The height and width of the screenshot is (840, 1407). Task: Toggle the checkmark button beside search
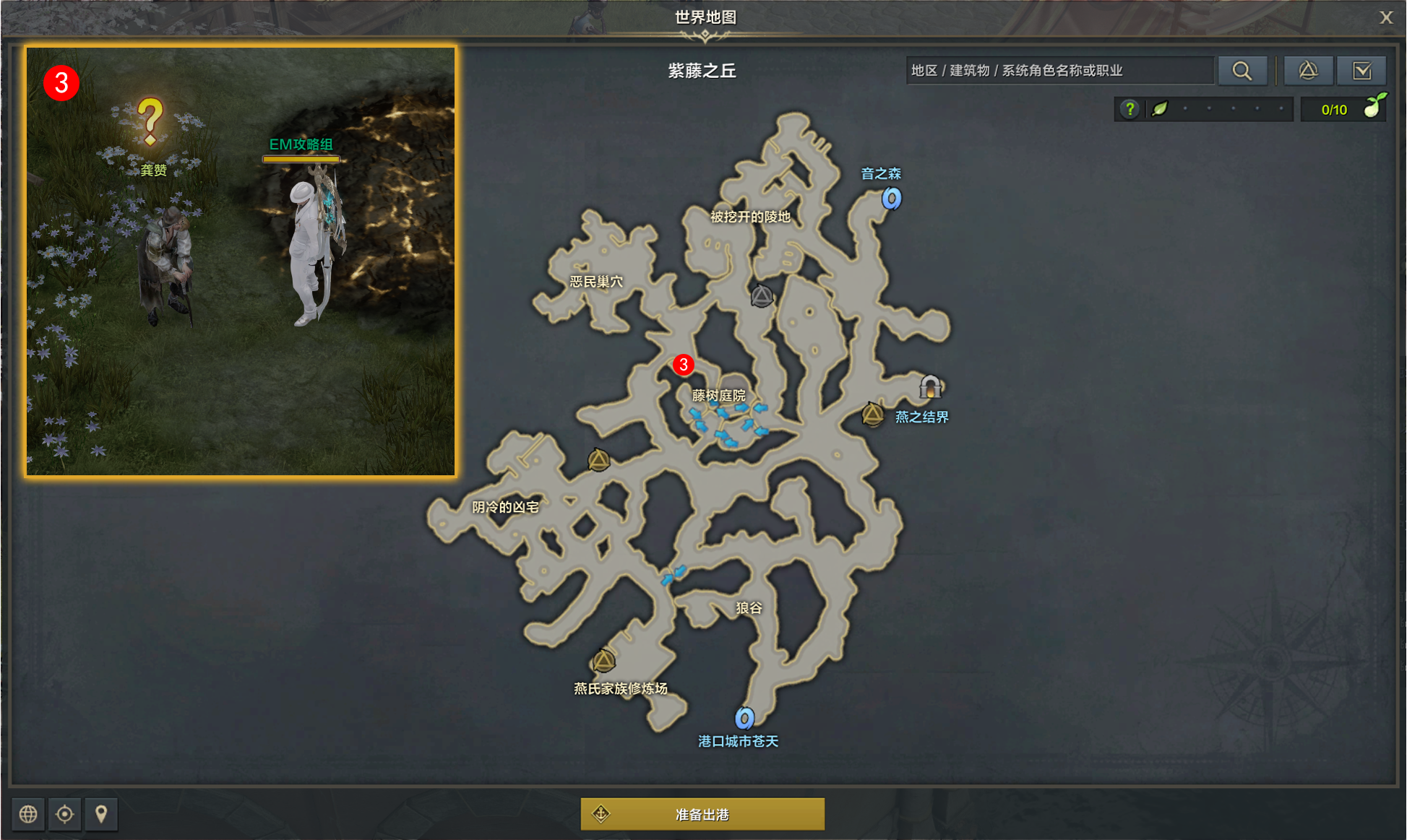click(1361, 71)
